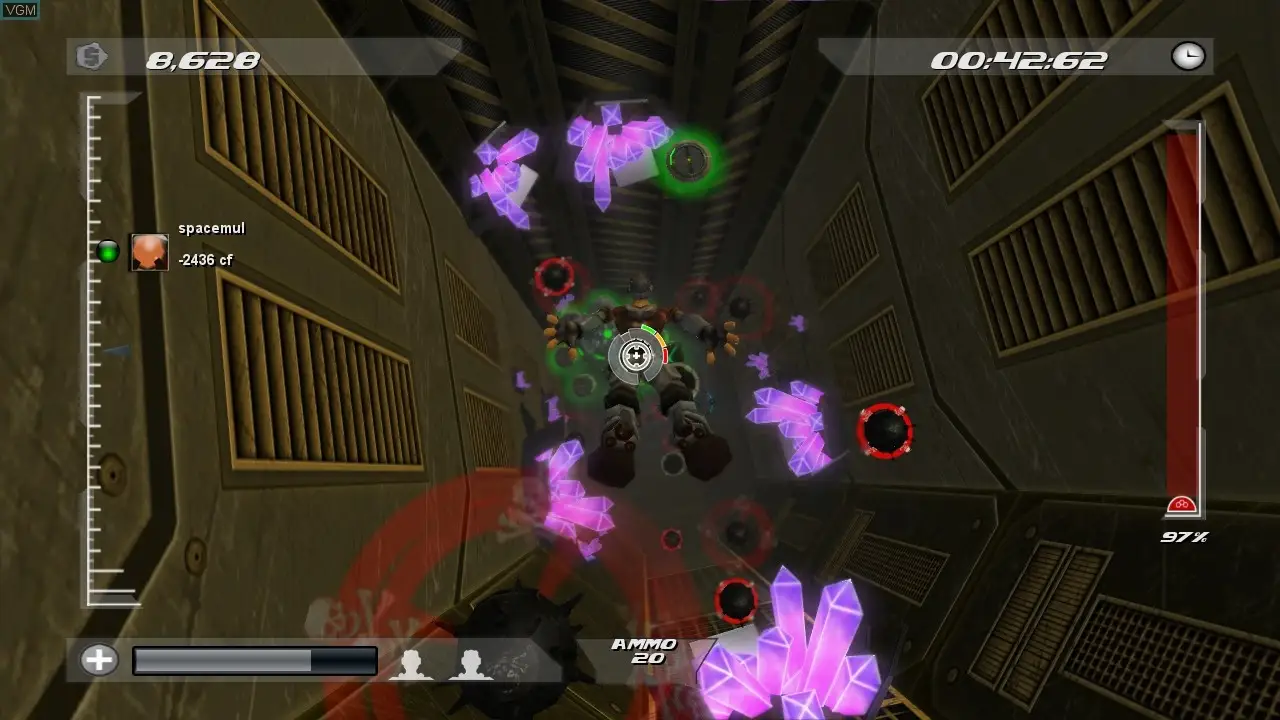Click the score emblem icon

pos(92,57)
